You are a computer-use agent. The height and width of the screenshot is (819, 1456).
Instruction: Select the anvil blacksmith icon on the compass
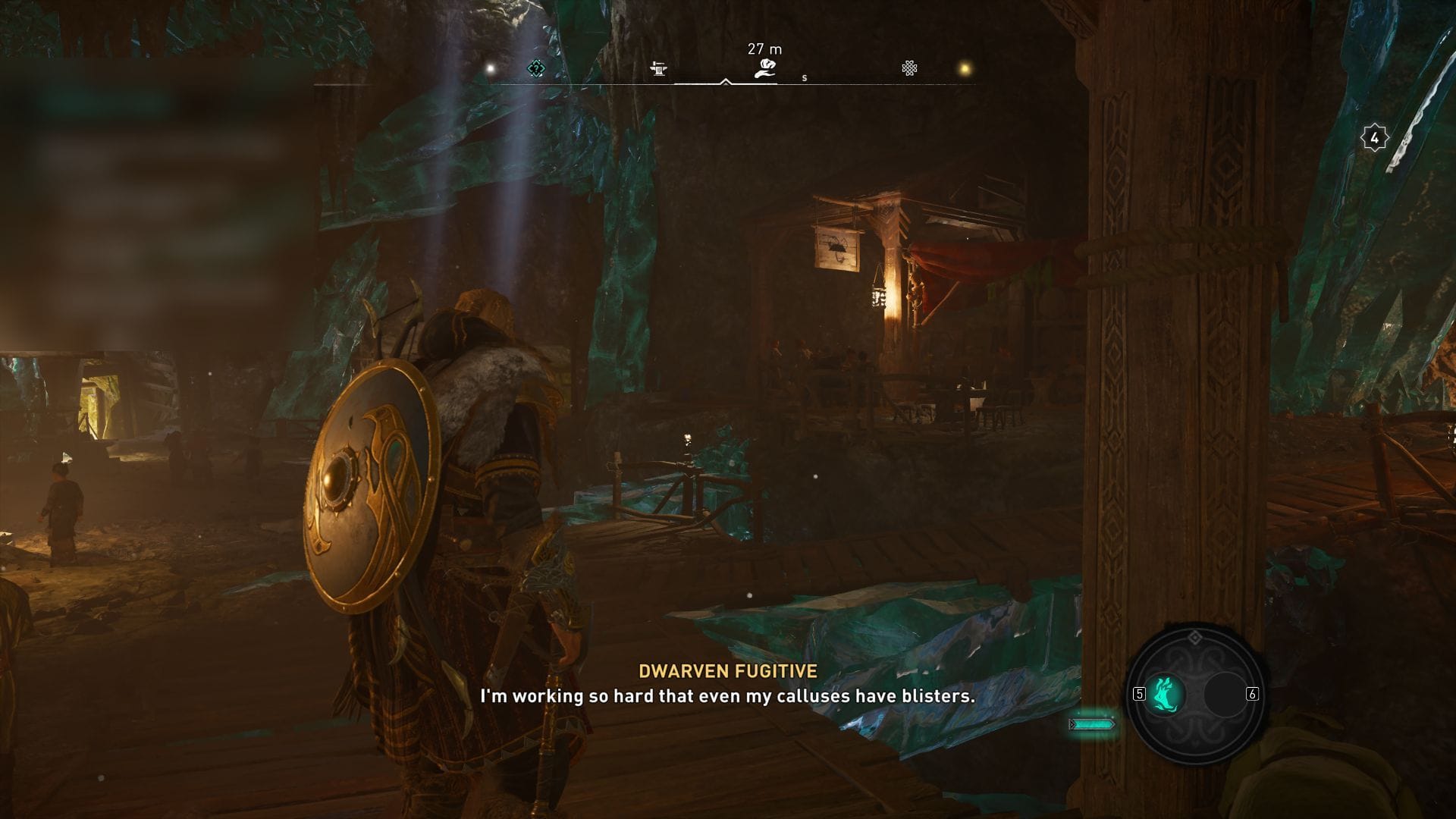point(658,69)
